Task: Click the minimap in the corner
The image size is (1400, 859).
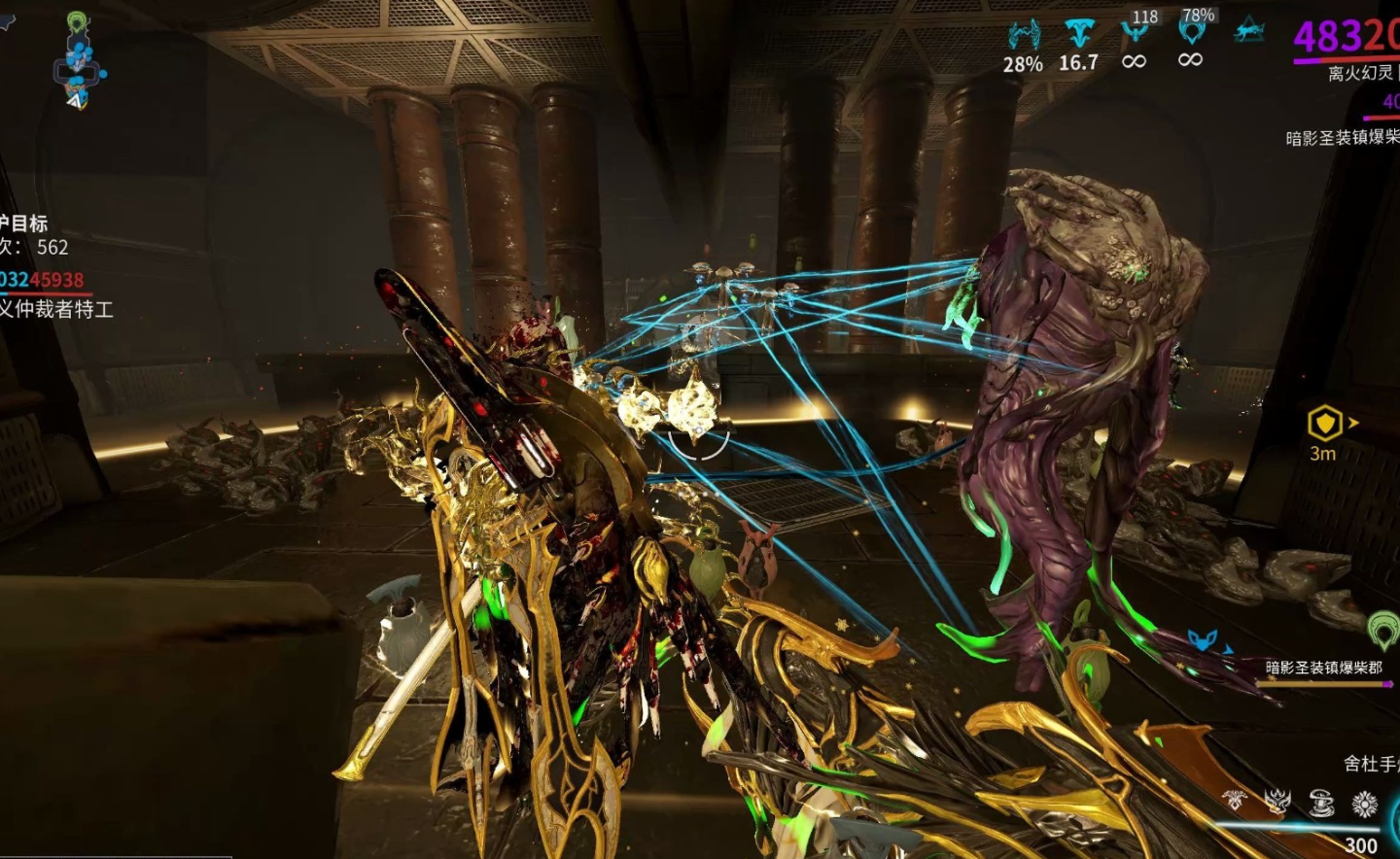Action: [x=78, y=60]
